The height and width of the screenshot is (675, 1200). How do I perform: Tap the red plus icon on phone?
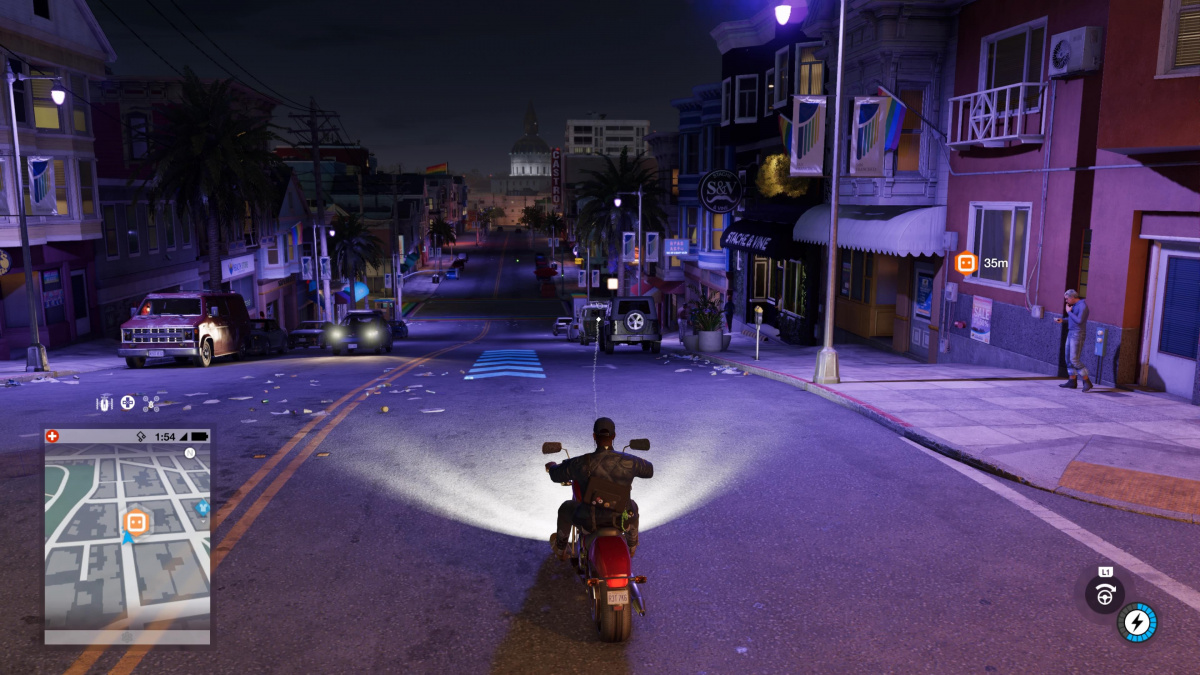point(53,436)
